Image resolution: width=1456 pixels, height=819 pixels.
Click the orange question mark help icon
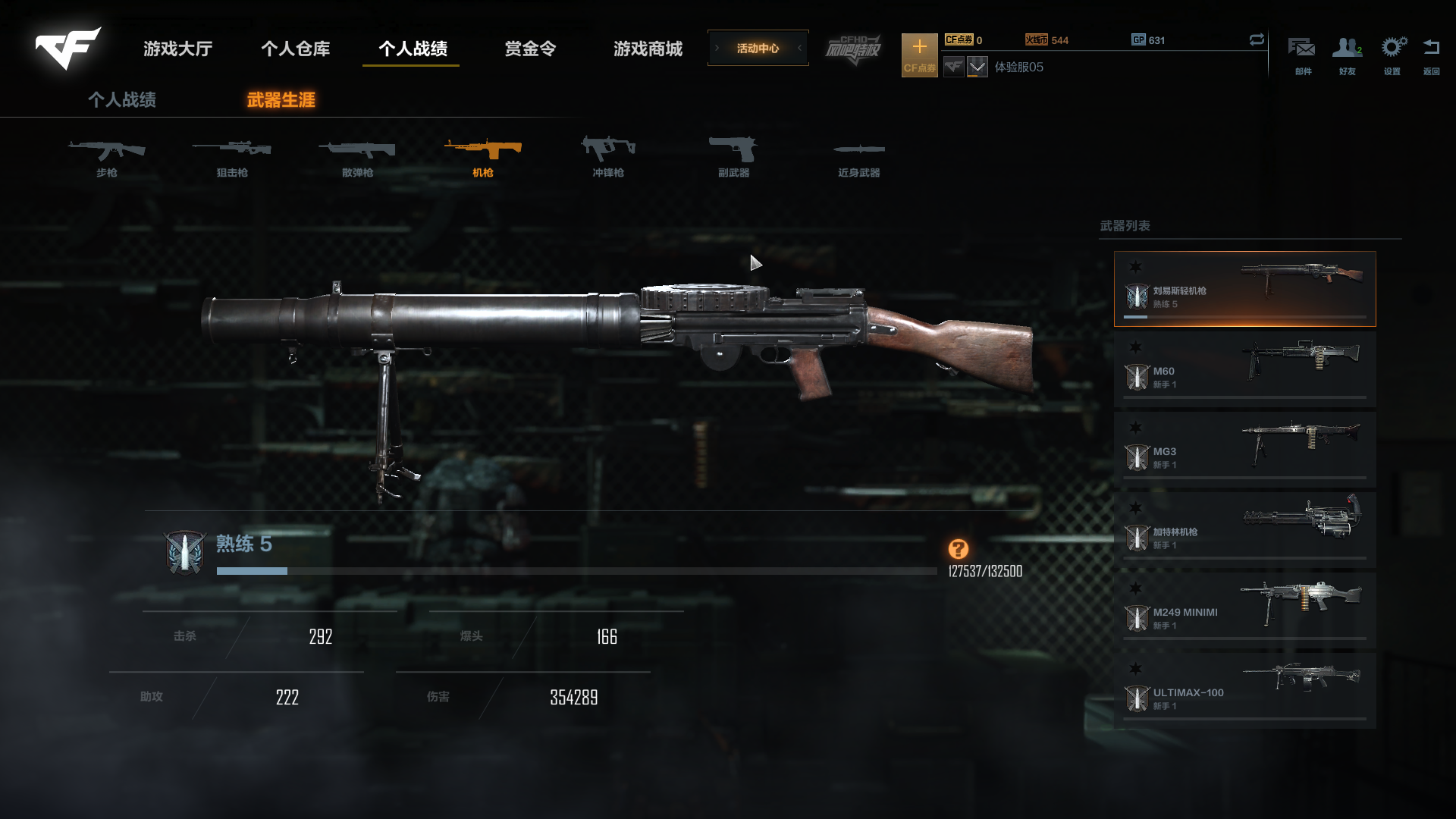coord(958,549)
